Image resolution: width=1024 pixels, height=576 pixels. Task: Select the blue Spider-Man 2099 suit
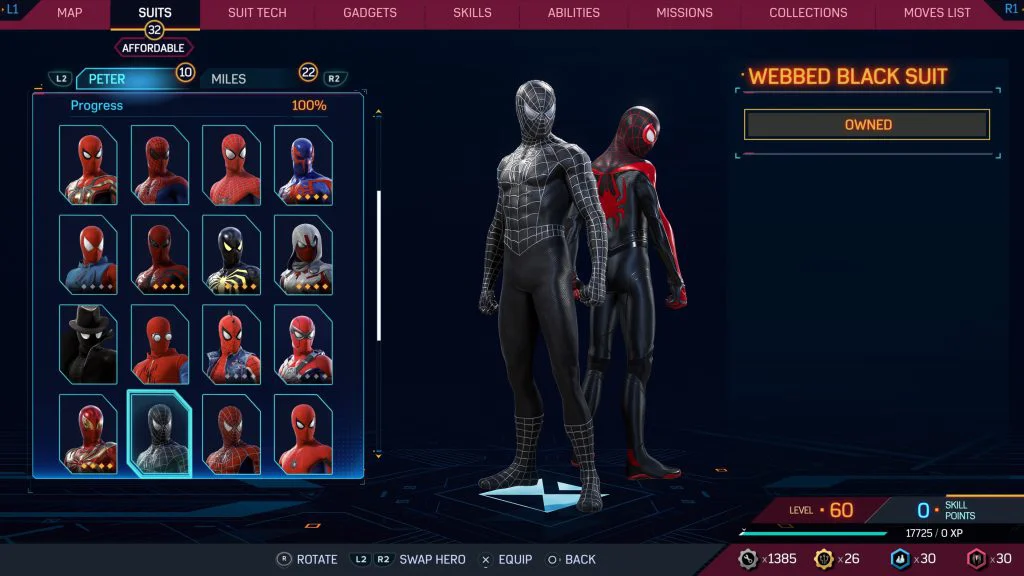(x=303, y=165)
